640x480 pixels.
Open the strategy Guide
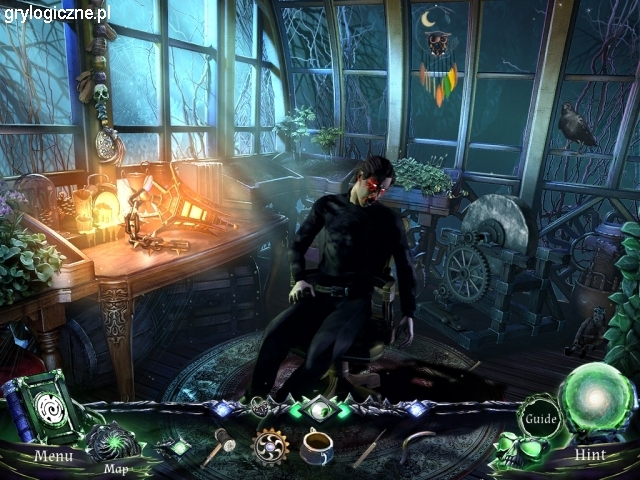540,418
